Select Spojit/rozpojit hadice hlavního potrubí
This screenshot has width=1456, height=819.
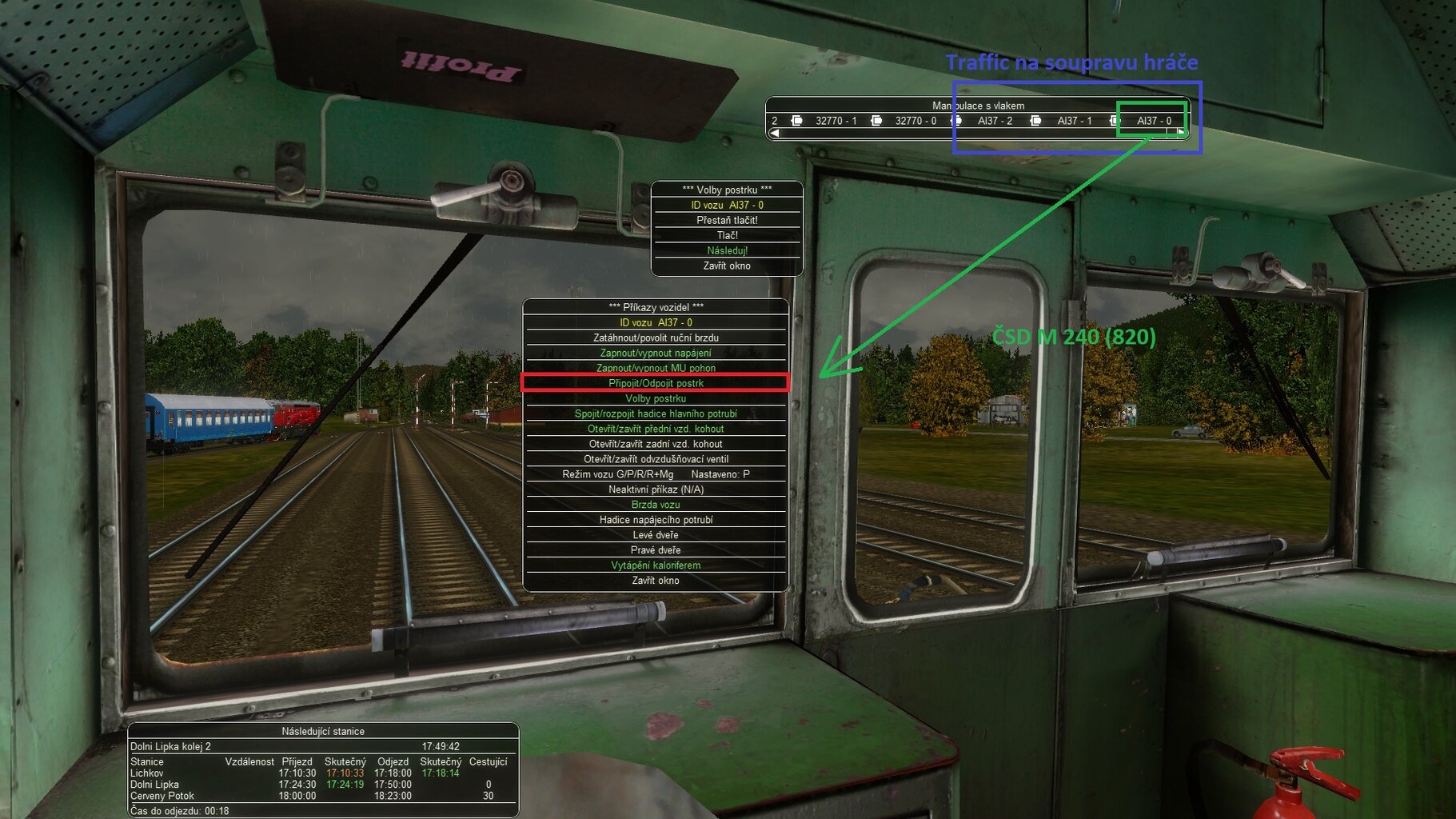(656, 413)
